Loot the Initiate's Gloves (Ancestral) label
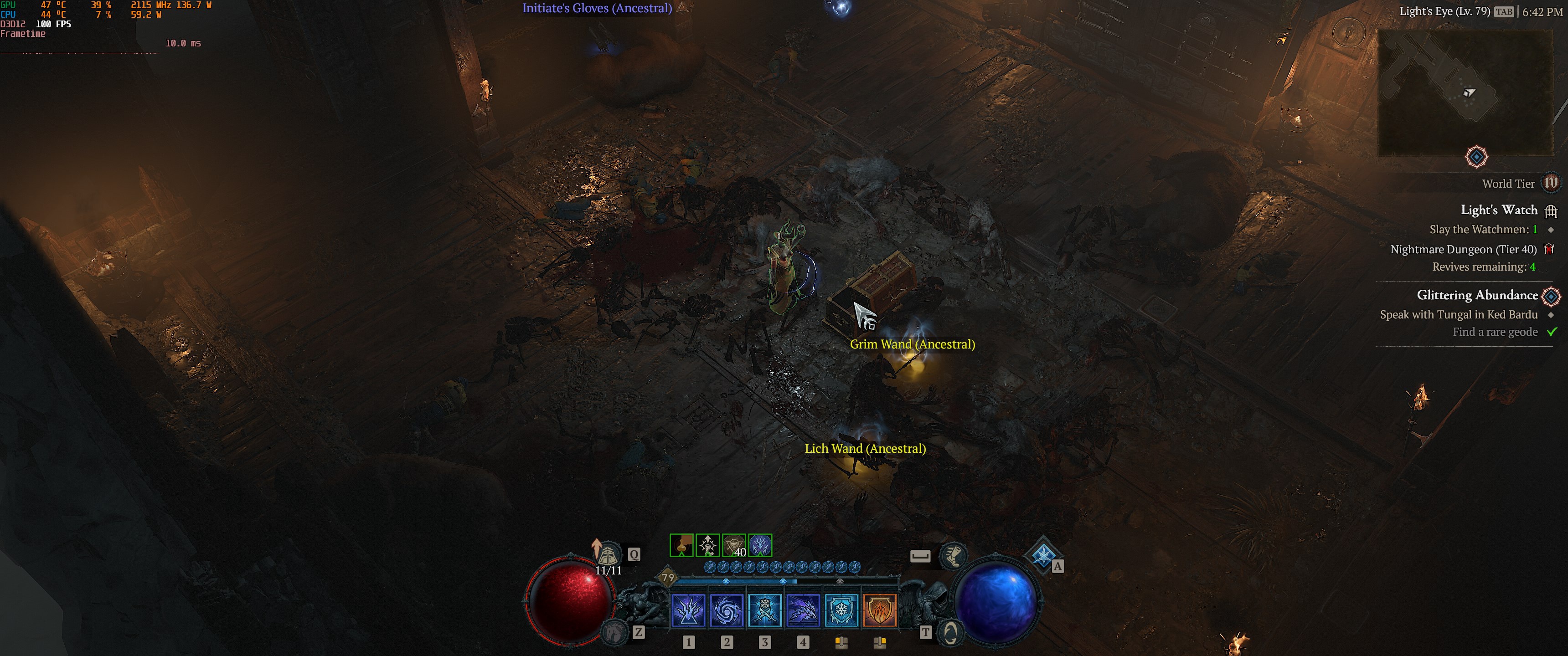The image size is (1568, 656). pos(597,9)
